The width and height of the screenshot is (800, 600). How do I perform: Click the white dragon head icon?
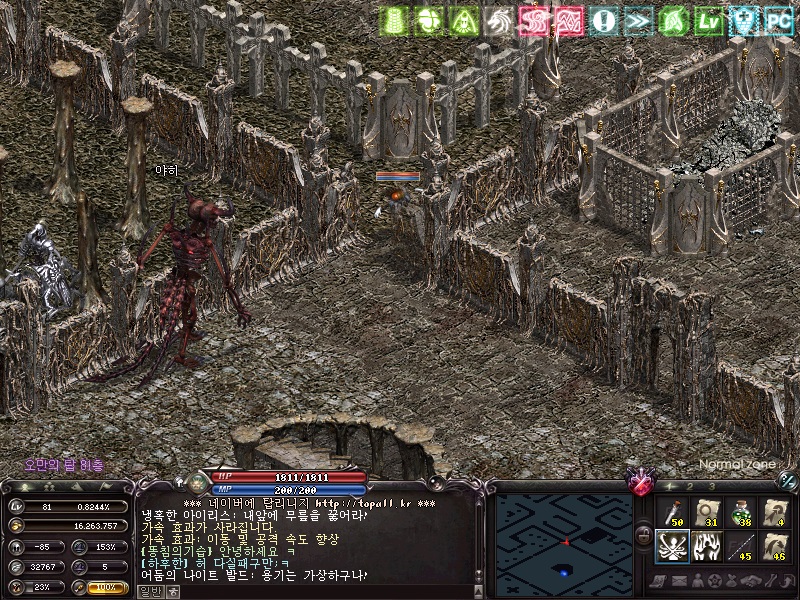pos(497,20)
